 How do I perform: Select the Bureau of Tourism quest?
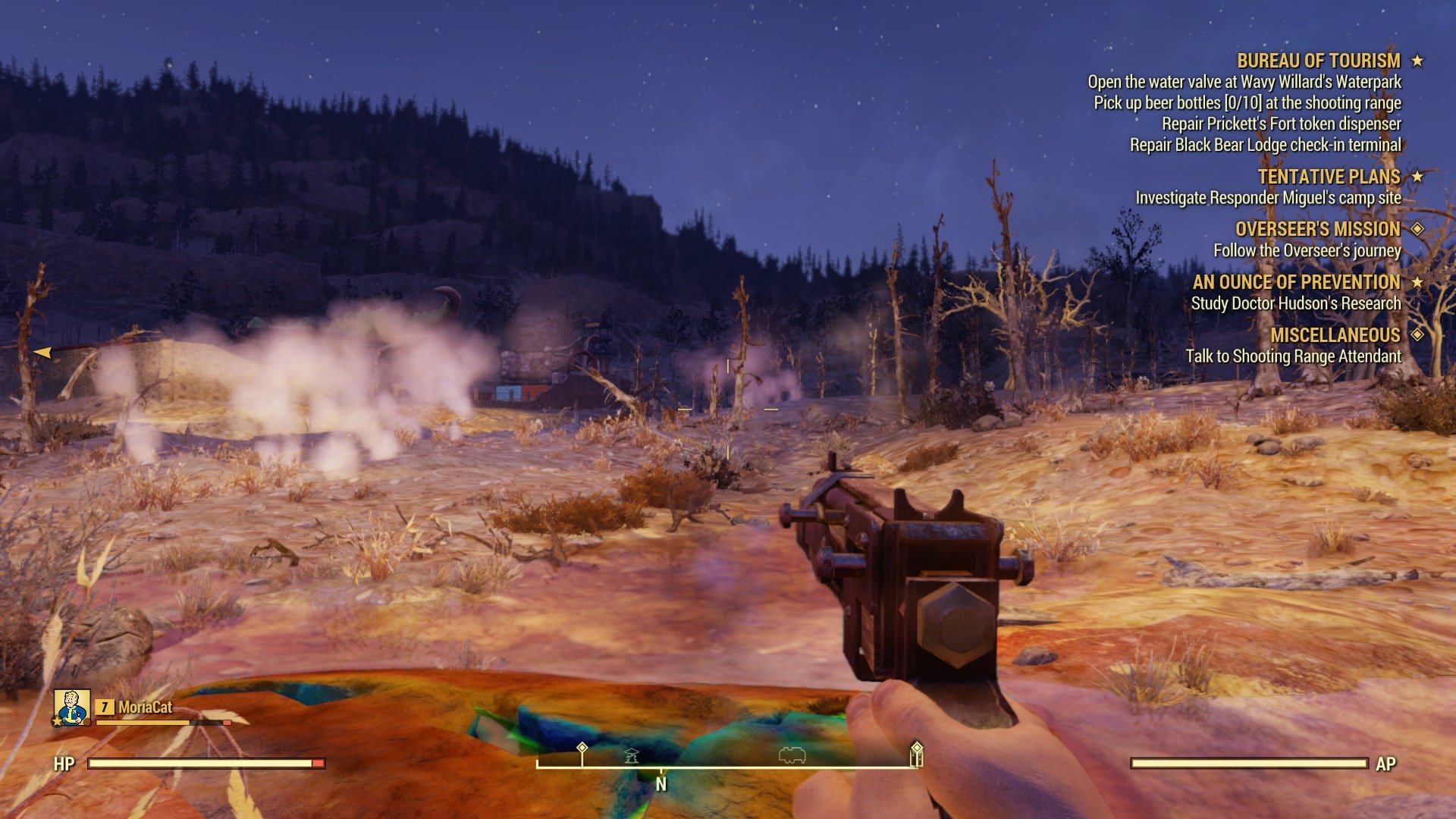point(1318,61)
